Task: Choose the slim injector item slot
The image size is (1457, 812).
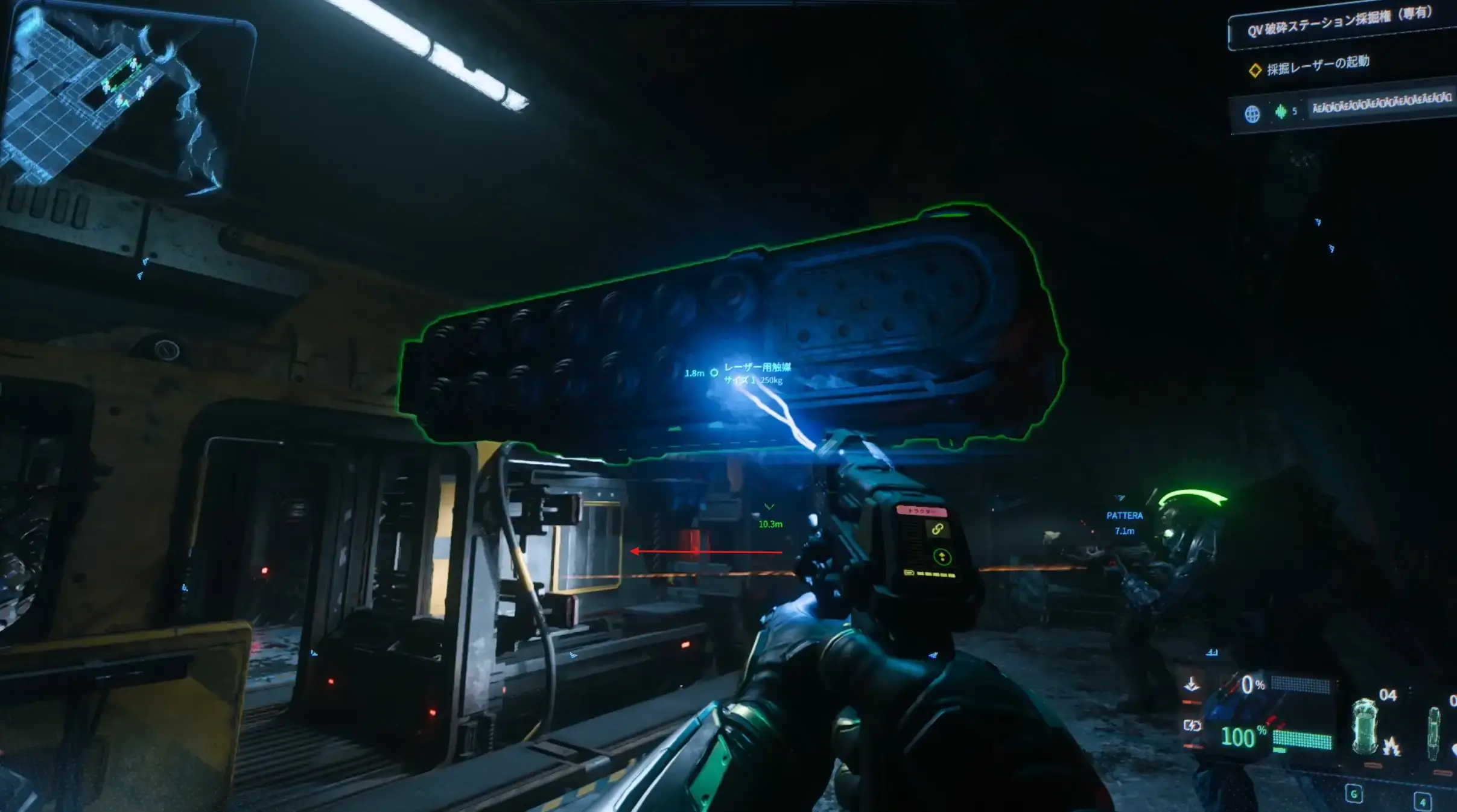Action: coord(1433,732)
